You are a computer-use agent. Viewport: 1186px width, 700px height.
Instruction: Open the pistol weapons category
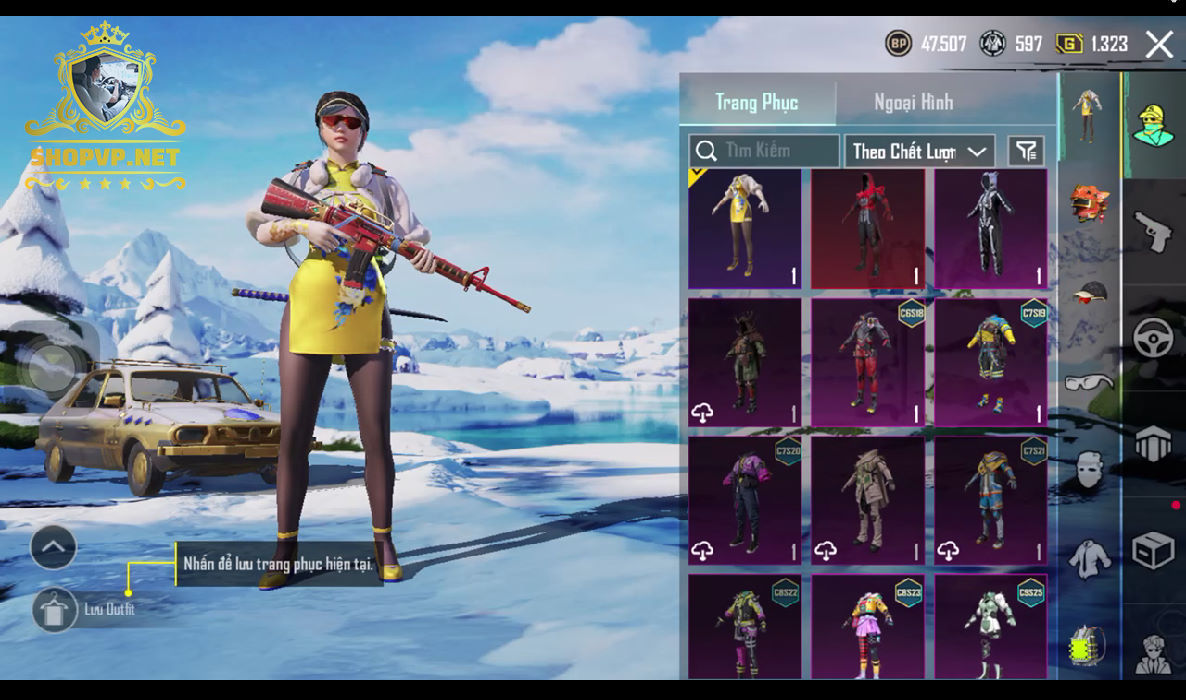(1153, 231)
